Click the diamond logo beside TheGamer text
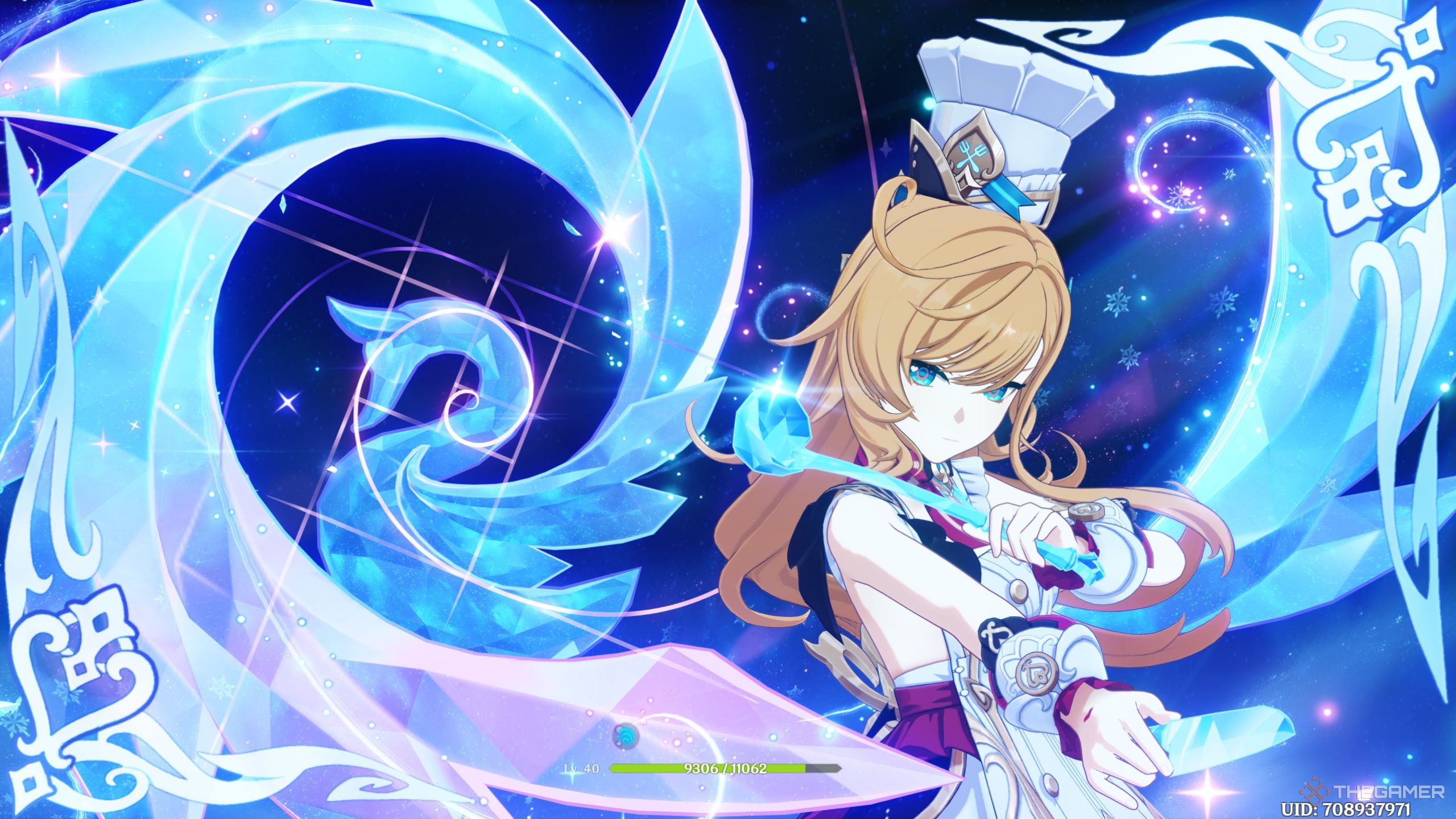 coord(1314,791)
